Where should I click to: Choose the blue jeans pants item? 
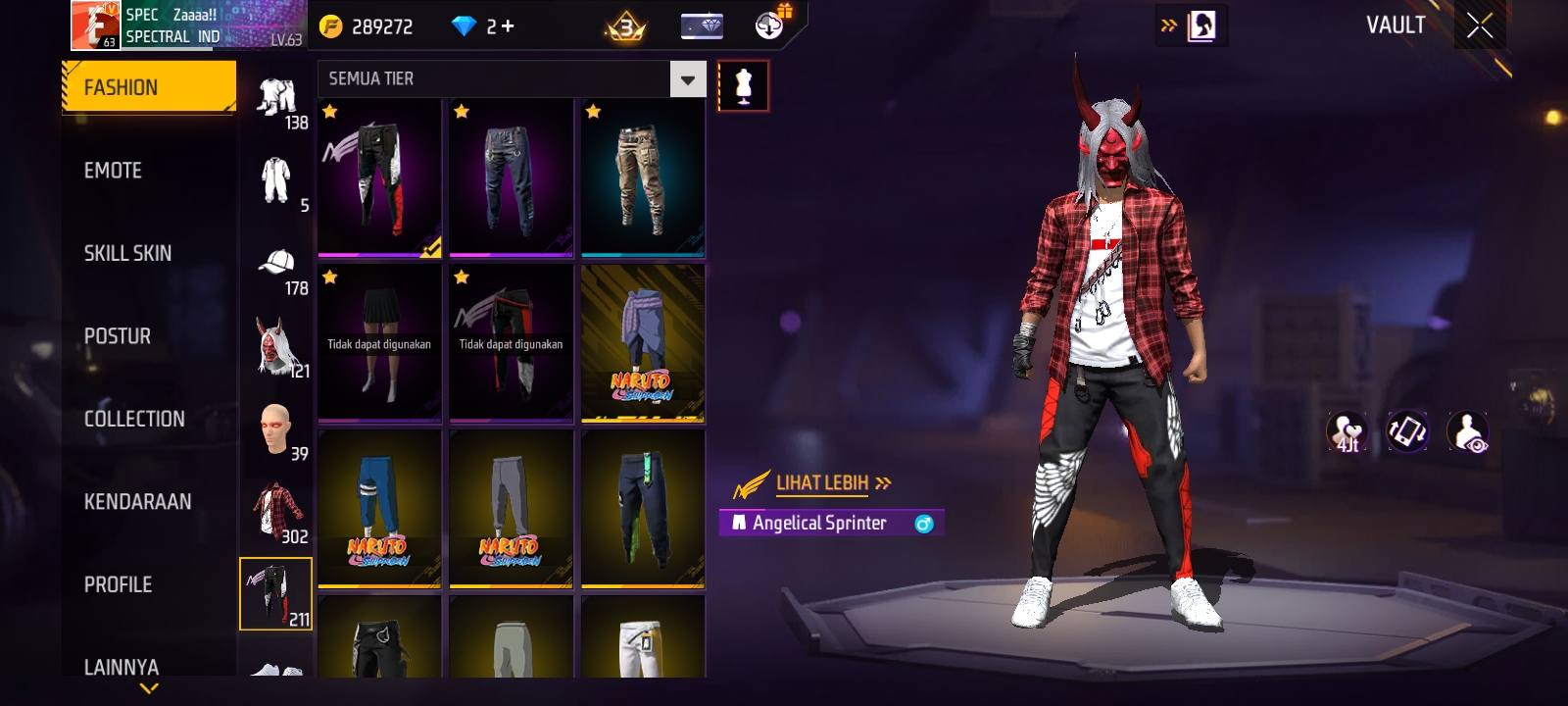point(511,178)
